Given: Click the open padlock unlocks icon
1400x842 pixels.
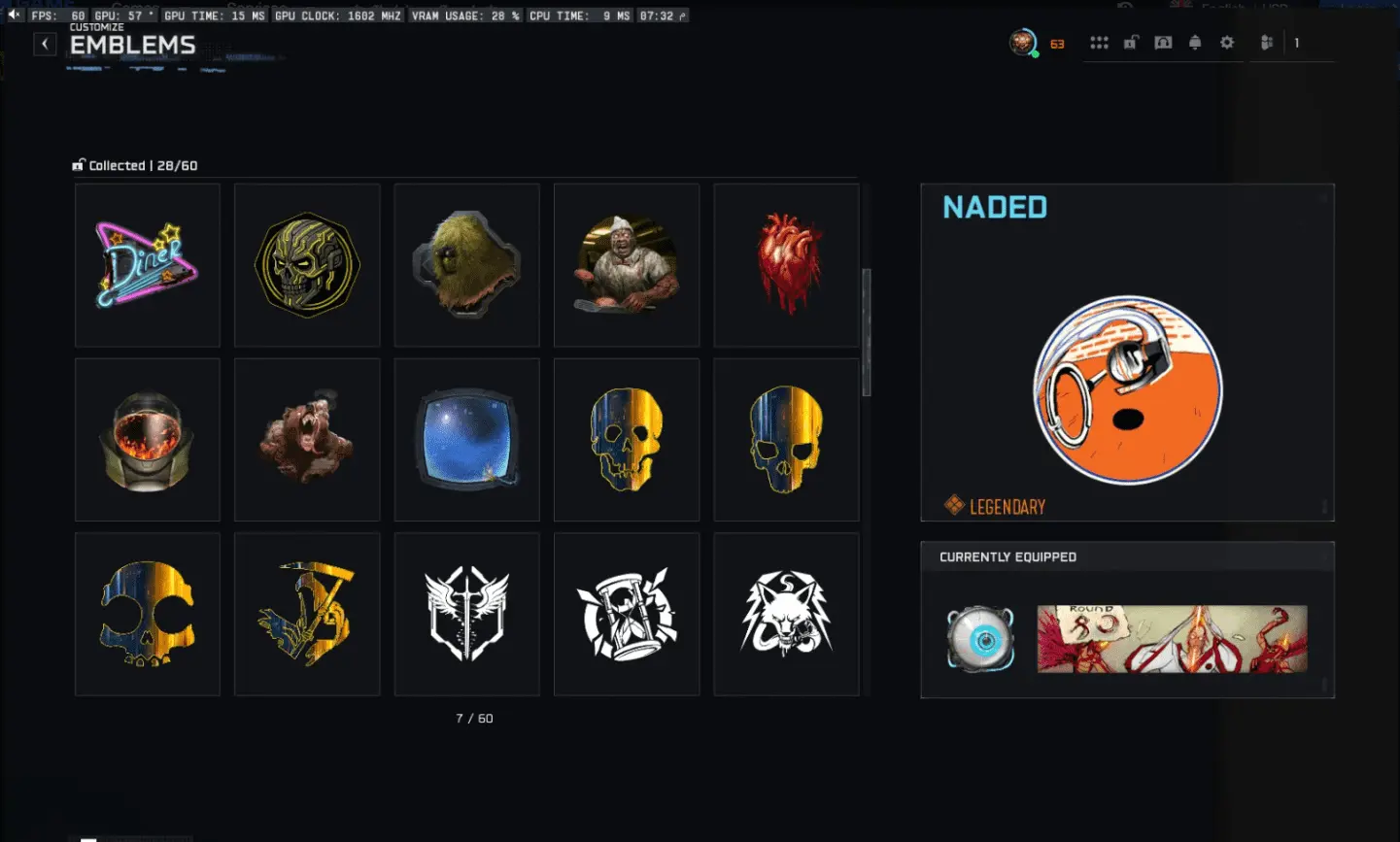Looking at the screenshot, I should [x=1130, y=43].
